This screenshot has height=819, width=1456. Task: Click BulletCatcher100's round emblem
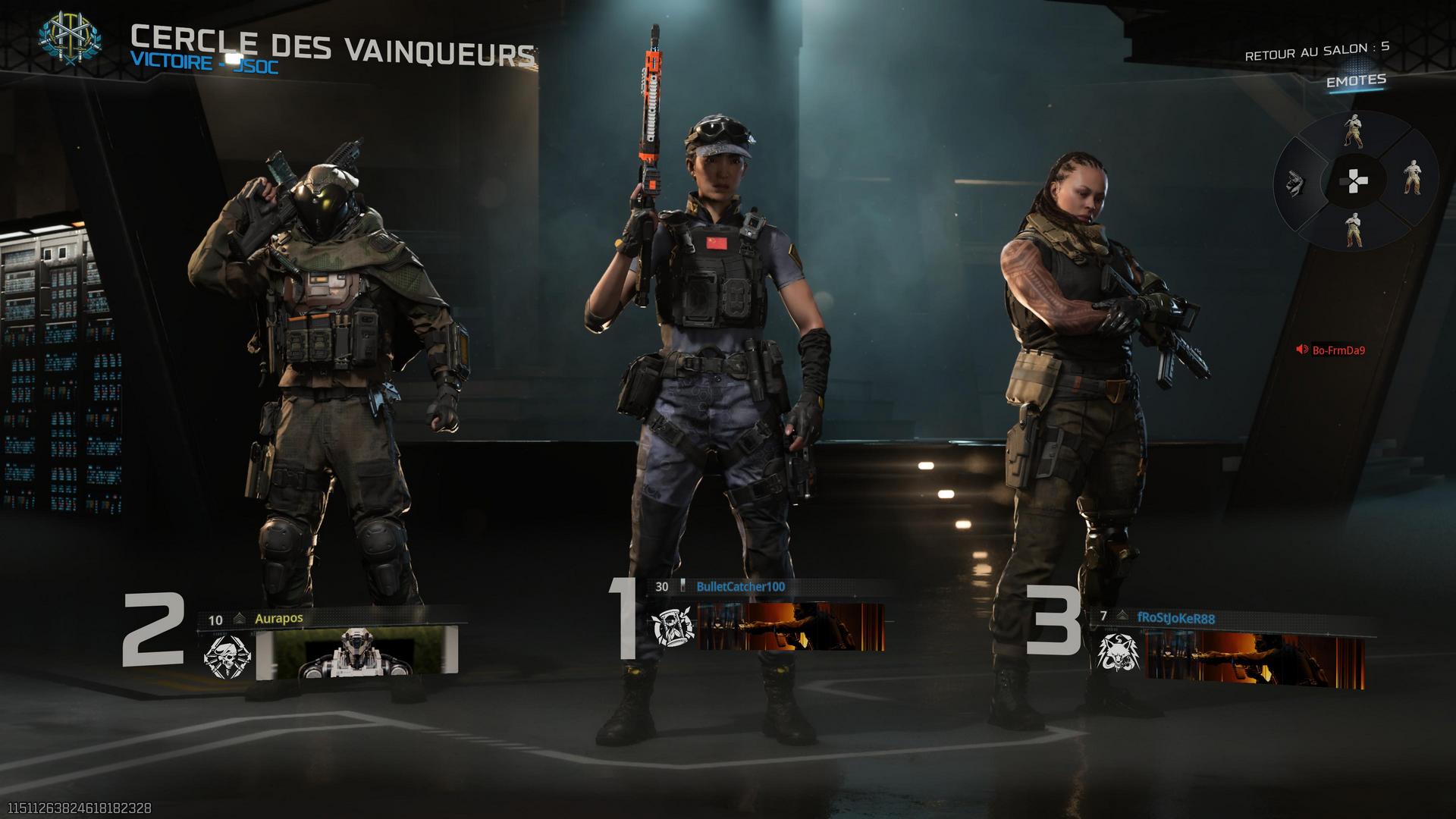[673, 628]
